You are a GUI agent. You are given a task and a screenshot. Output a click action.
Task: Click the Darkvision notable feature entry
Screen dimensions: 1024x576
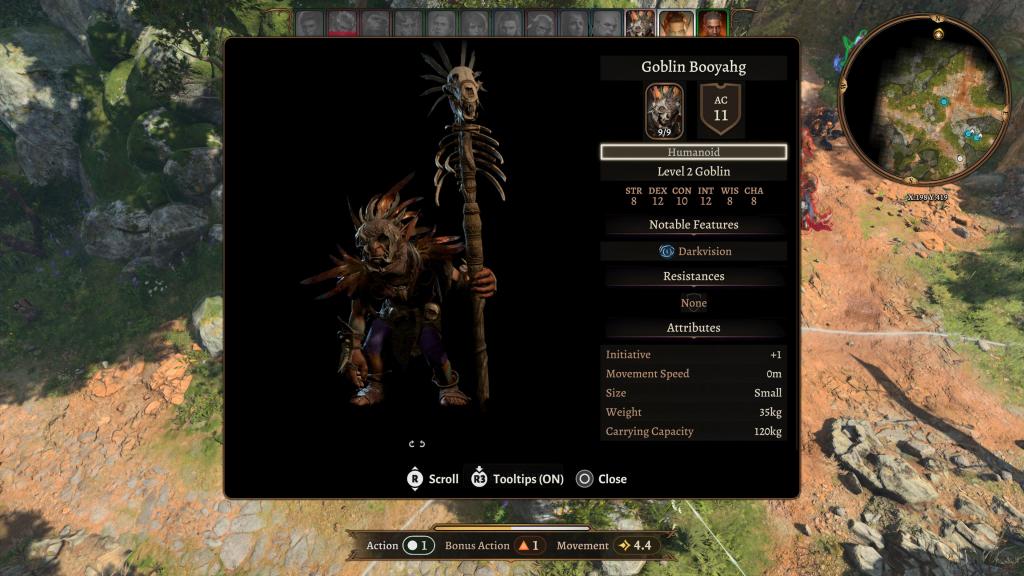click(693, 251)
